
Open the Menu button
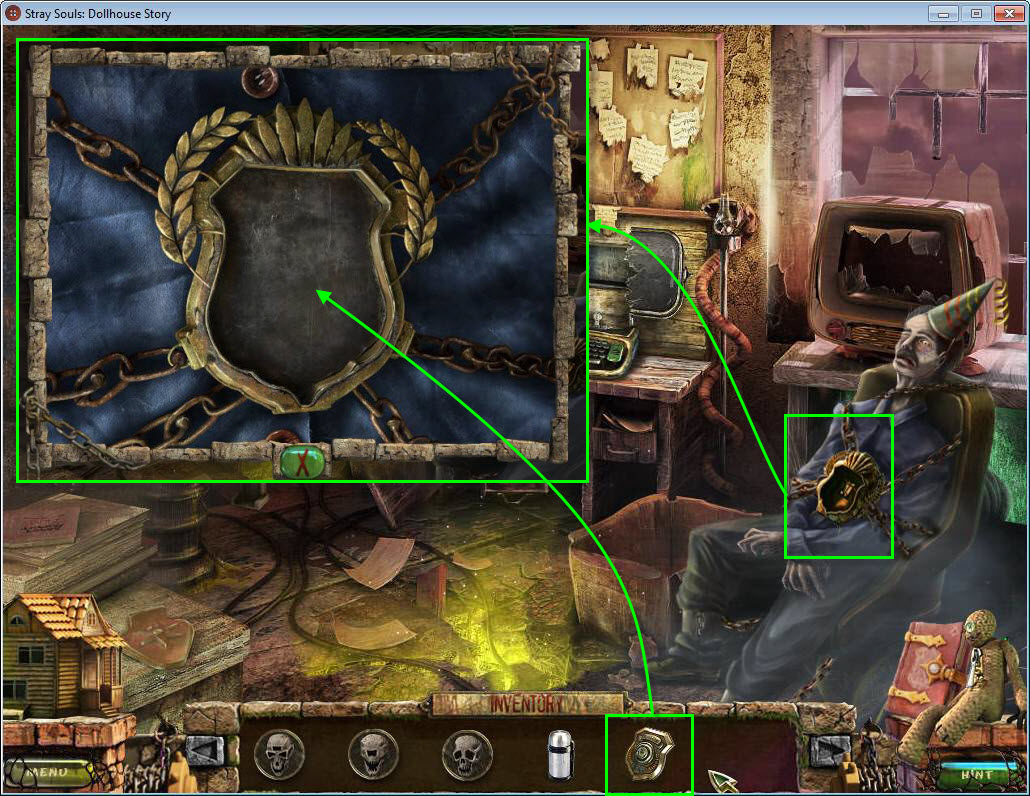coord(46,772)
